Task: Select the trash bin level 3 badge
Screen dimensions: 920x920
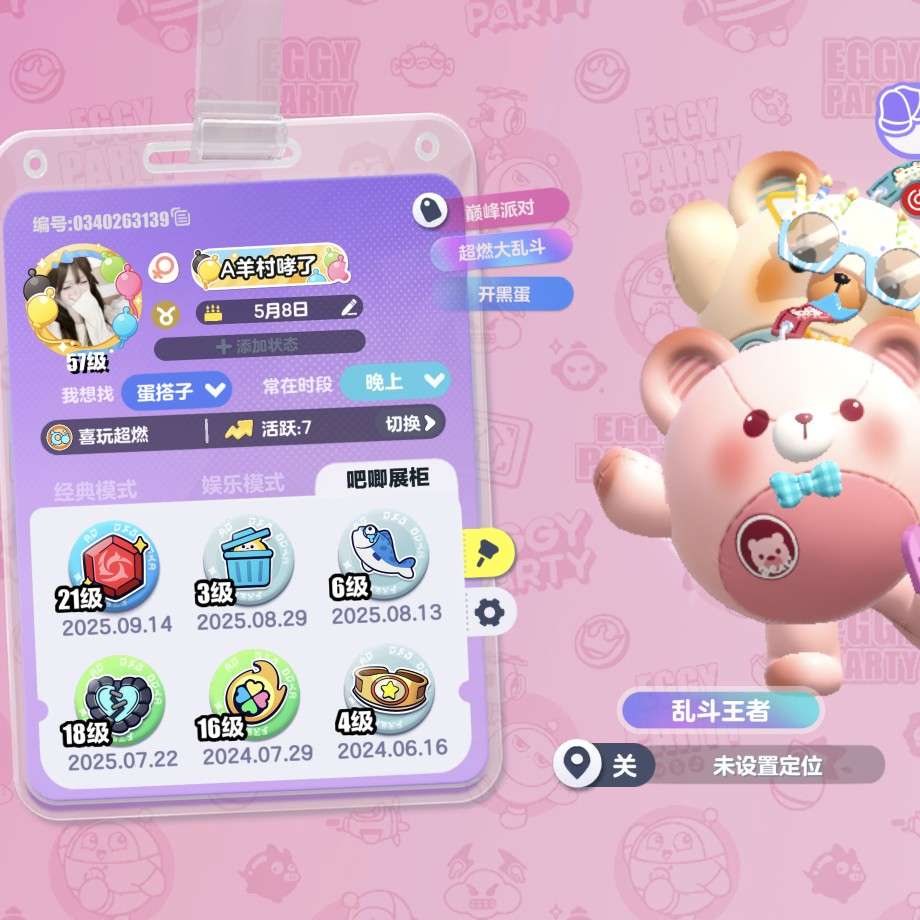Action: tap(249, 560)
